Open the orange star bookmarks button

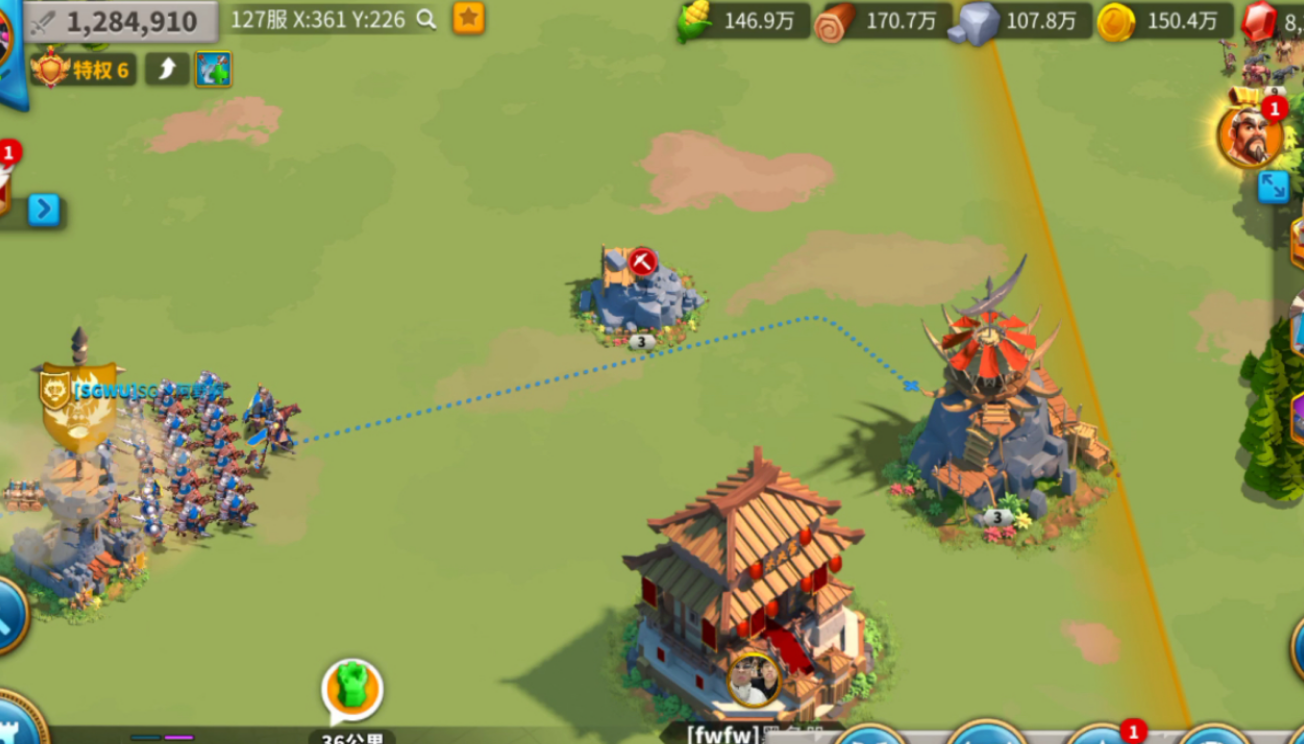tap(469, 18)
